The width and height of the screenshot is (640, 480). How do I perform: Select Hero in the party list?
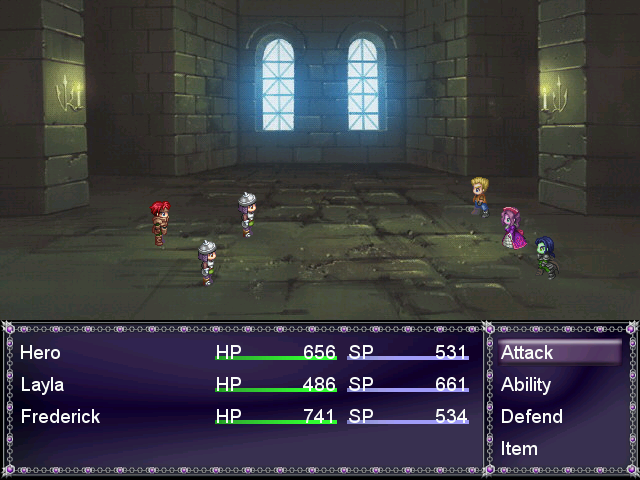(x=41, y=353)
